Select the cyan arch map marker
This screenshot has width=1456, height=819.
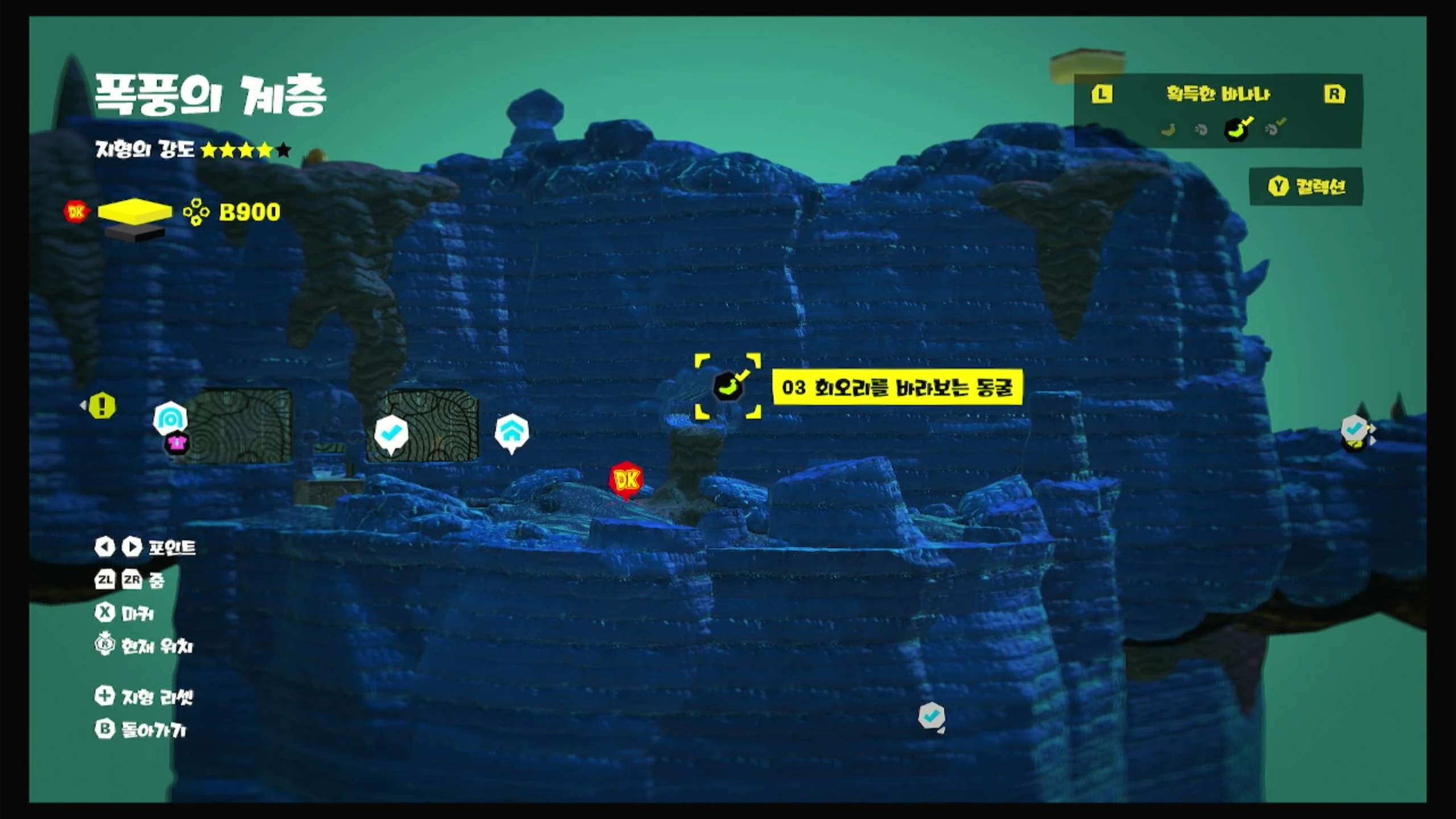click(170, 418)
